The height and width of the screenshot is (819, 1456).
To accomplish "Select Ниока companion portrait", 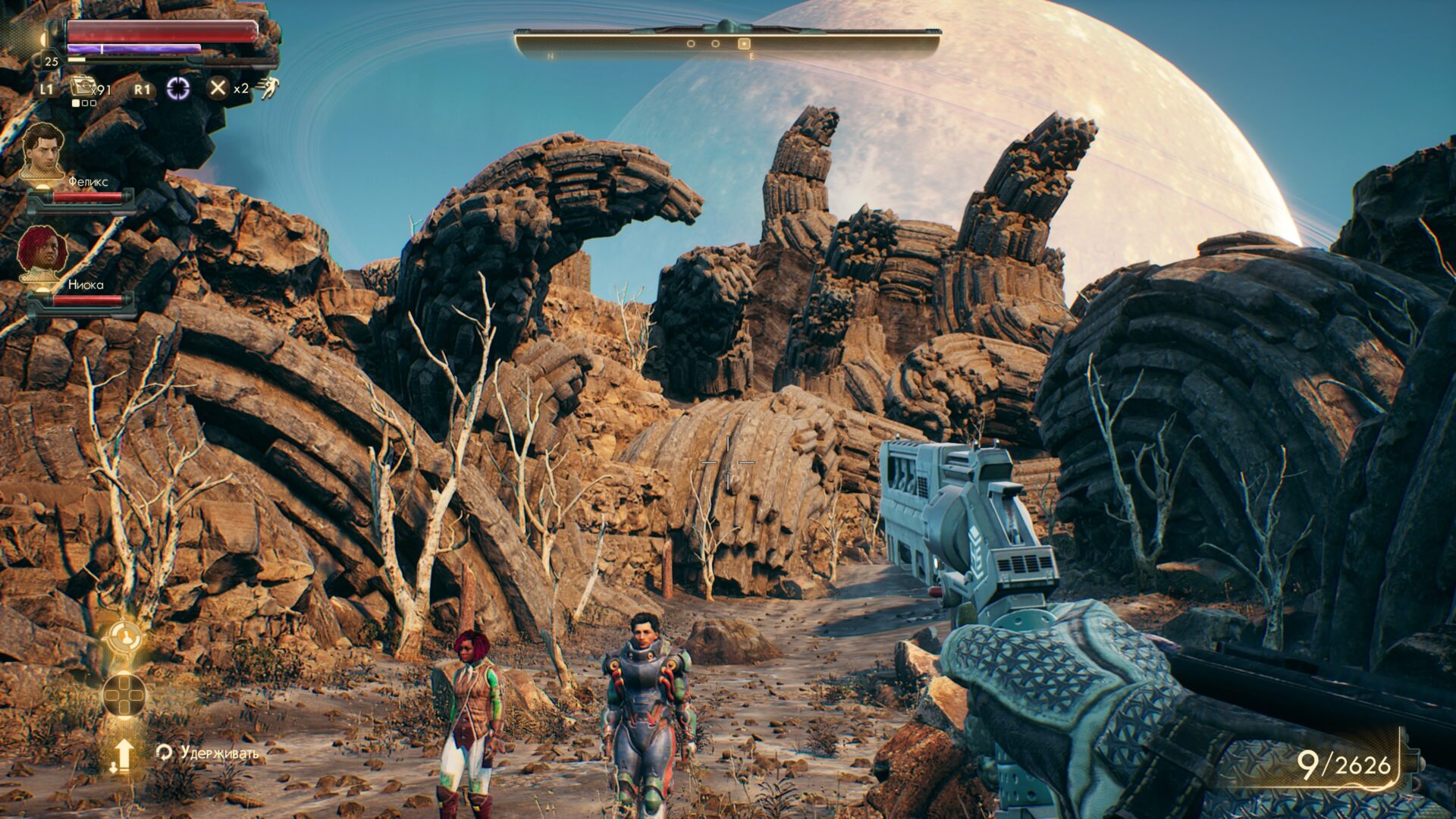I will click(42, 253).
